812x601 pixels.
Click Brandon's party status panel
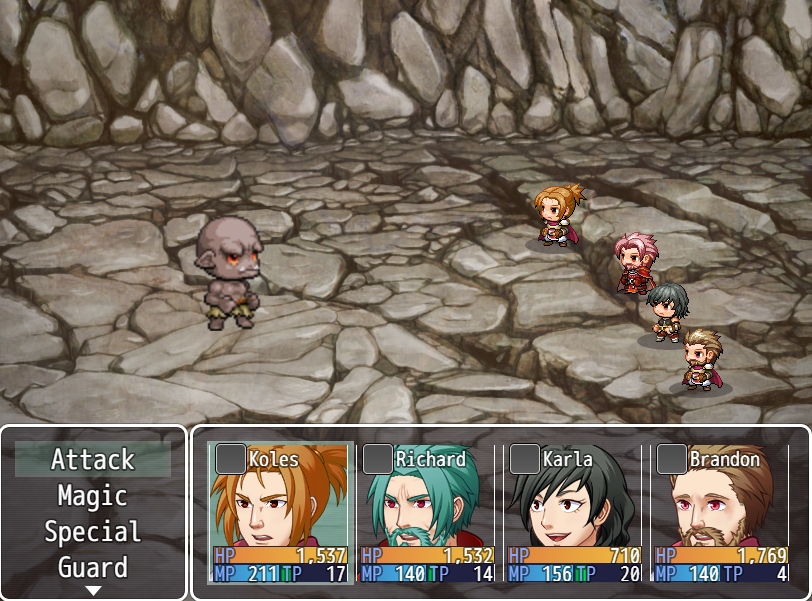coord(722,513)
